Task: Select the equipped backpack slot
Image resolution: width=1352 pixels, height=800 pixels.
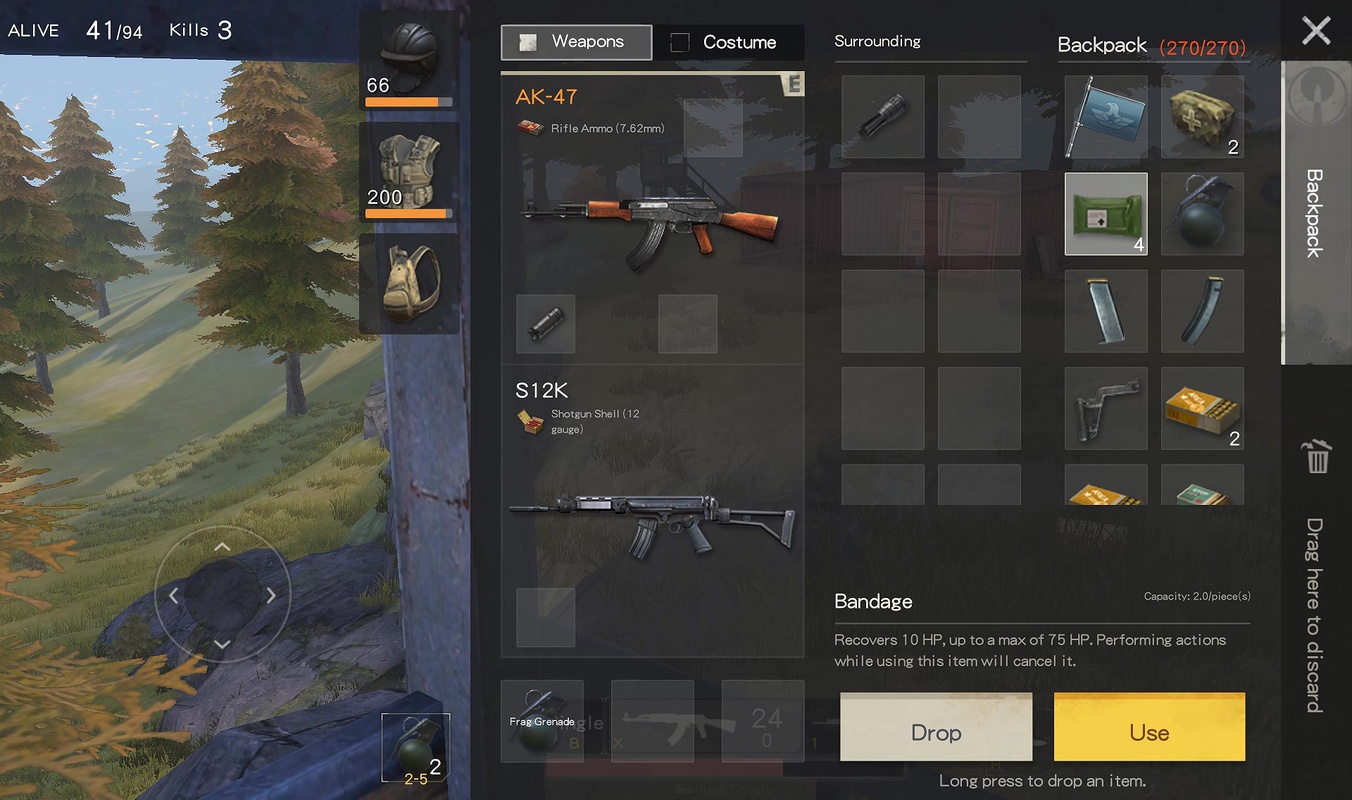Action: click(410, 283)
